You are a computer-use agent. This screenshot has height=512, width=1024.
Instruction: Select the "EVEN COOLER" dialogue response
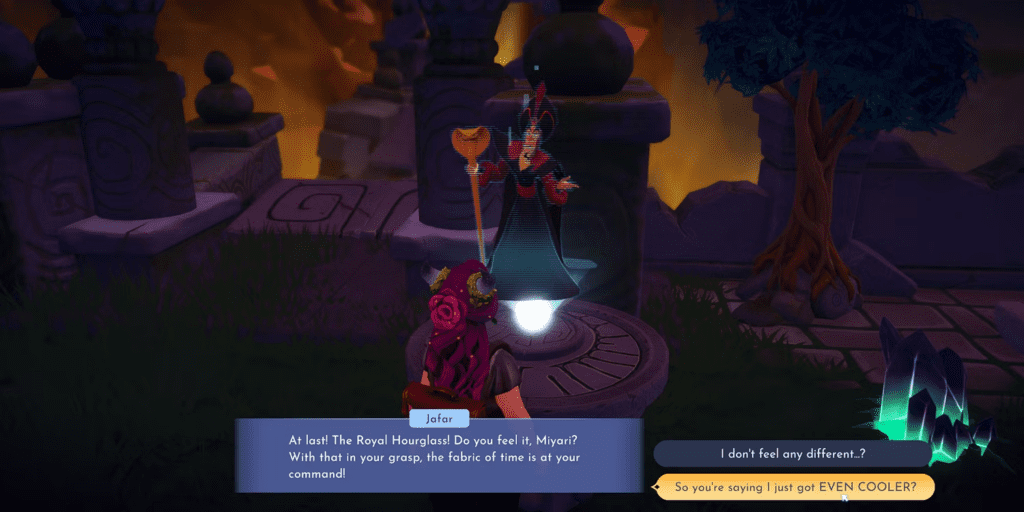[x=793, y=487]
